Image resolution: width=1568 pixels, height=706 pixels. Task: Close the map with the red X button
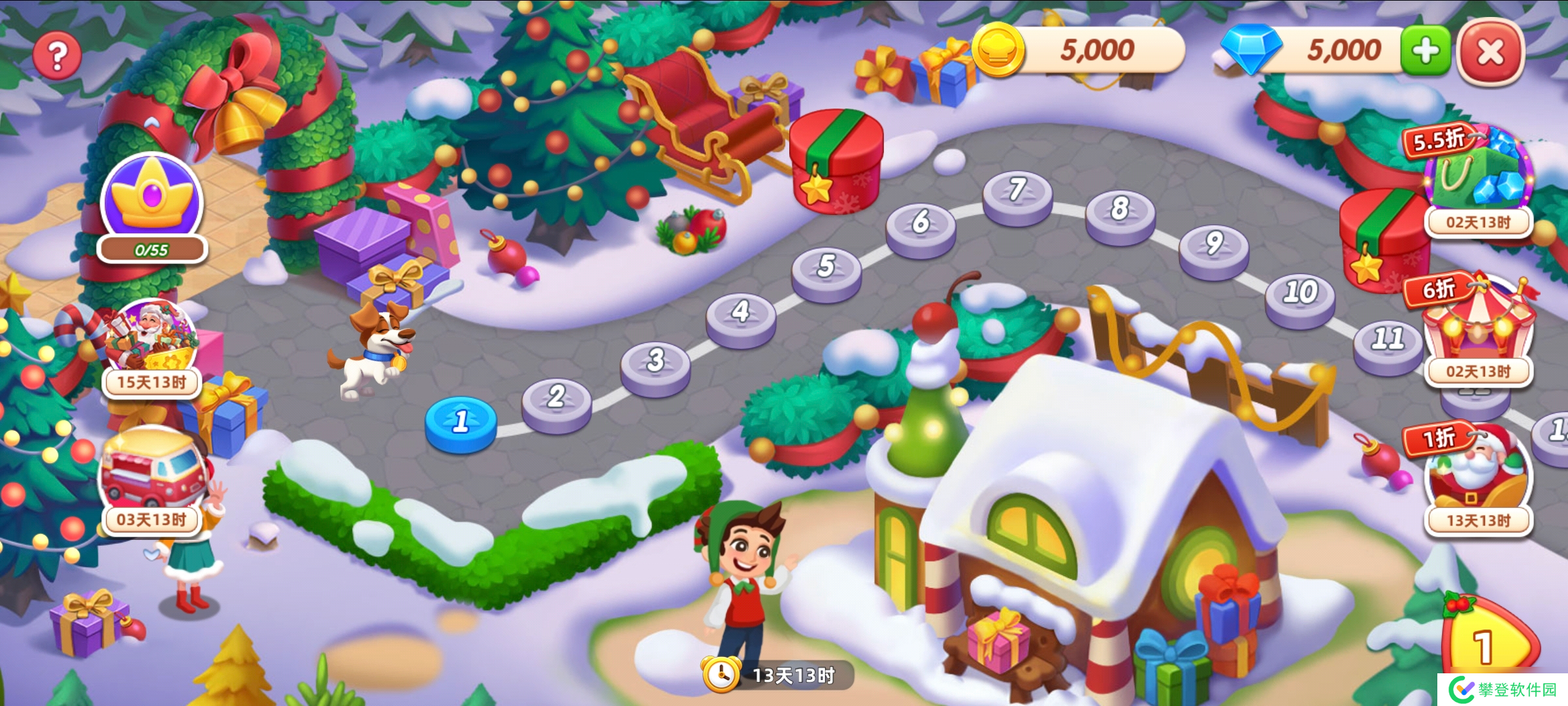(1490, 52)
